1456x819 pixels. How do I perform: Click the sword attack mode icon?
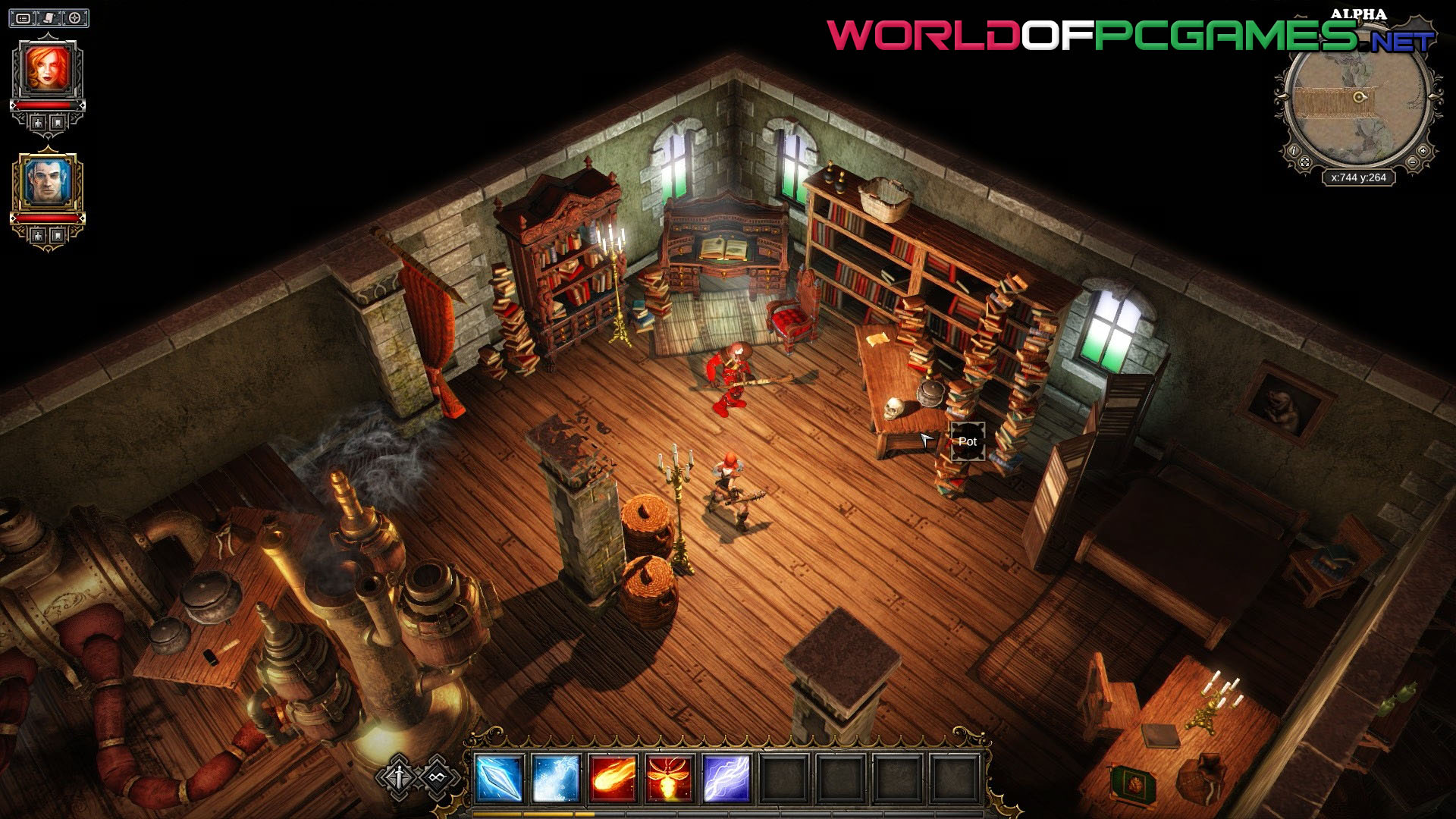click(x=400, y=777)
